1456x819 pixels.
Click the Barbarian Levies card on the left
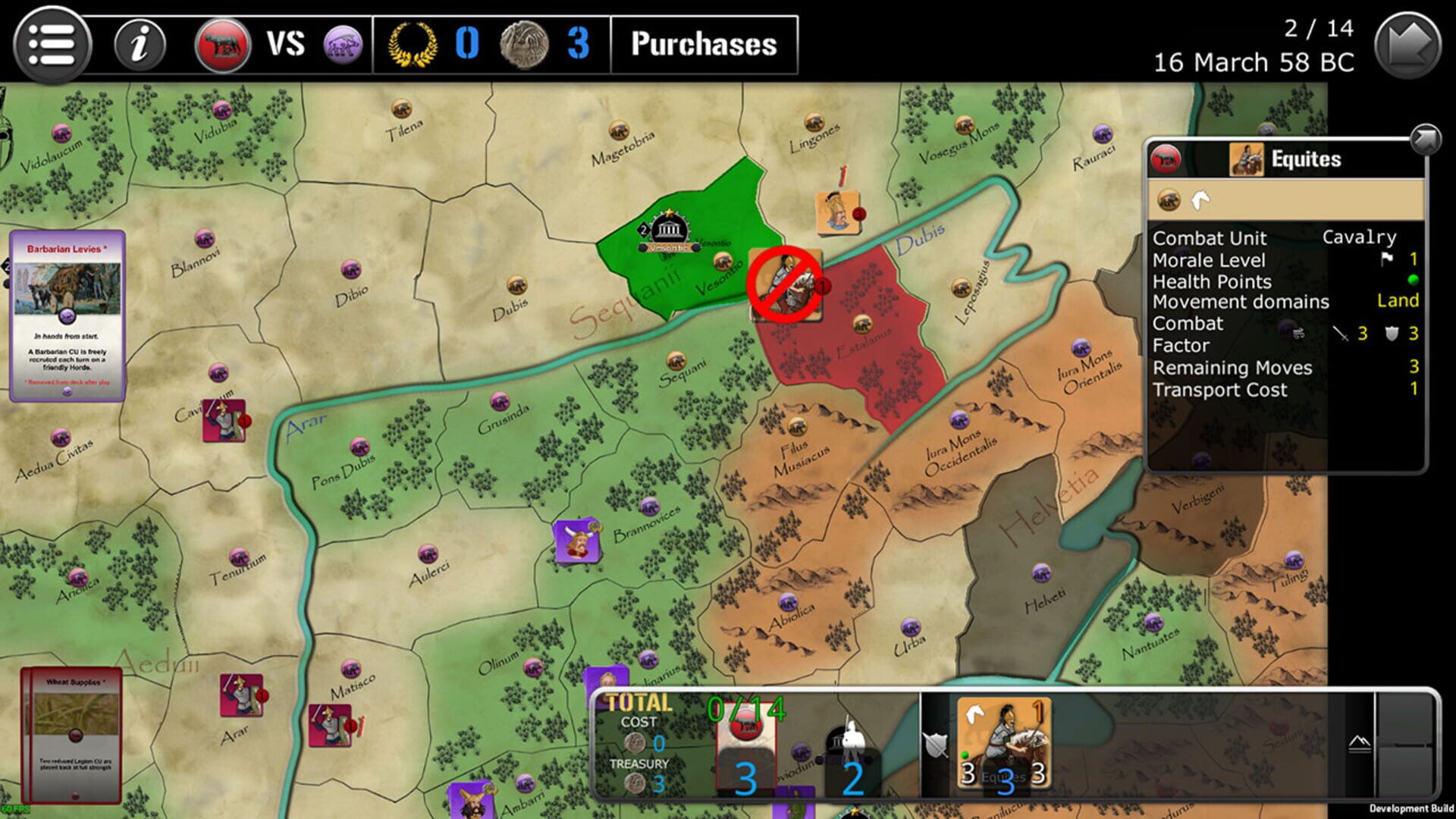pos(67,318)
